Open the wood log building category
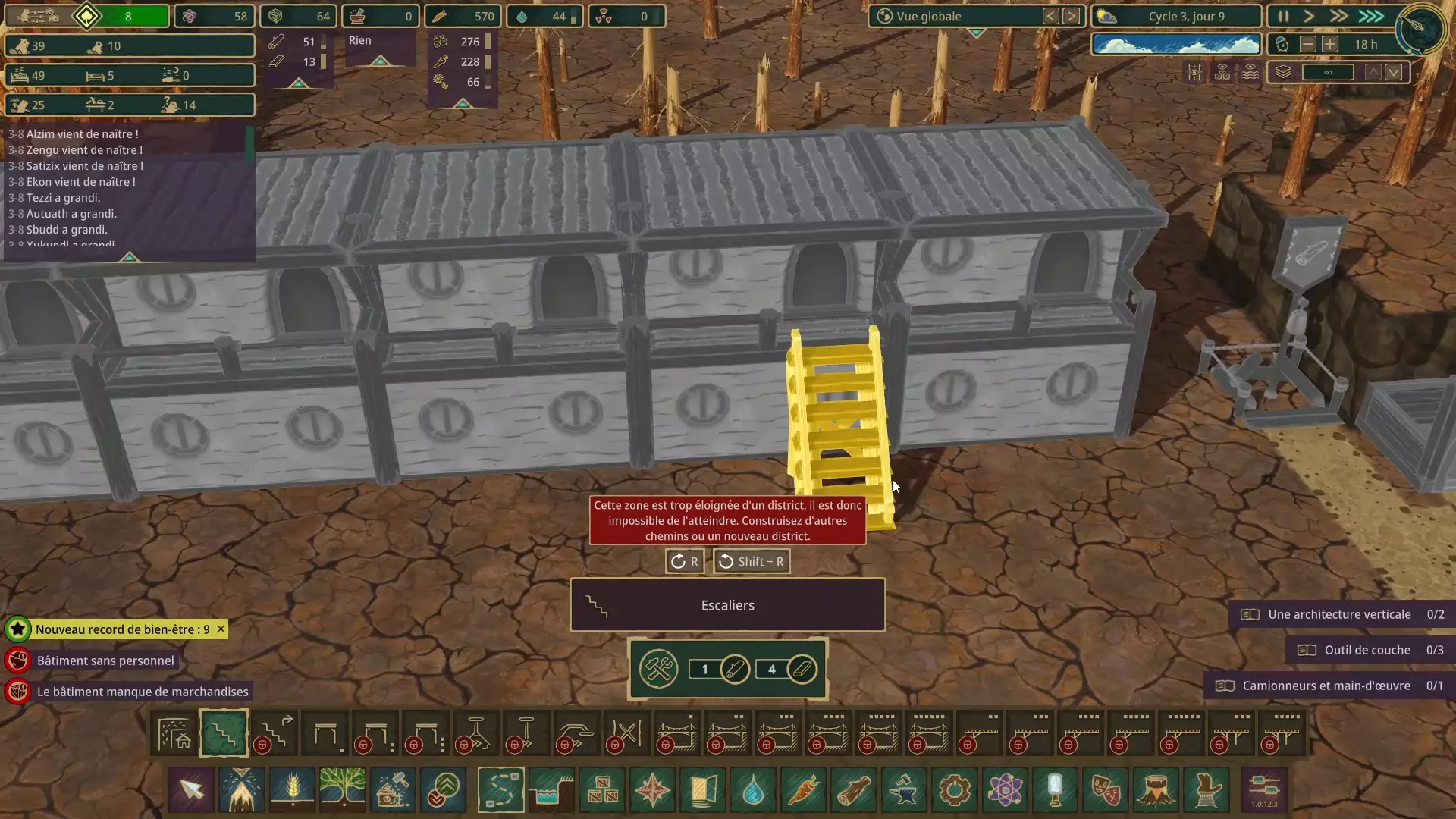Screen dimensions: 1456x819 point(854,789)
